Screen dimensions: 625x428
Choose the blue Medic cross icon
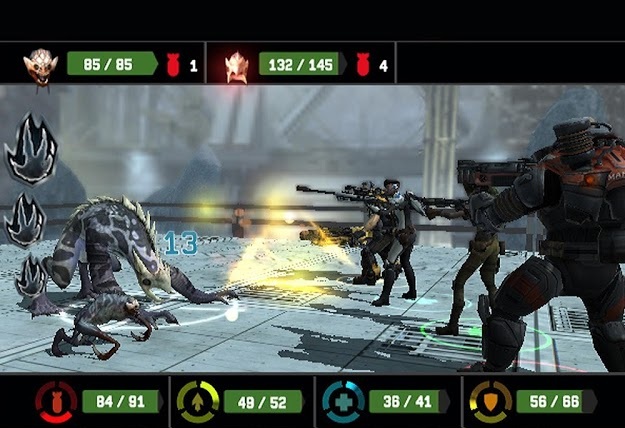(342, 401)
